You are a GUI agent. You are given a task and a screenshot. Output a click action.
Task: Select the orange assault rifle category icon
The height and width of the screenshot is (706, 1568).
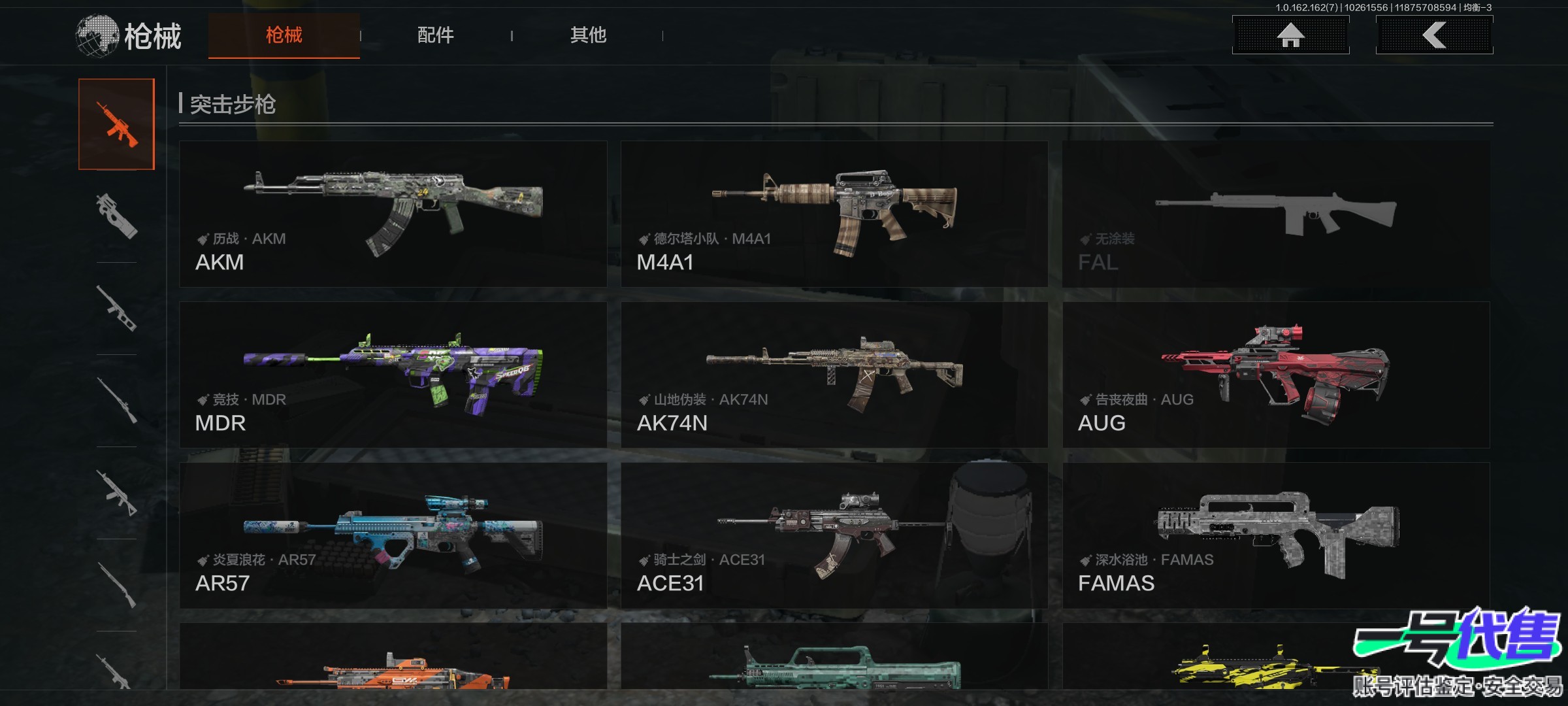(x=117, y=124)
